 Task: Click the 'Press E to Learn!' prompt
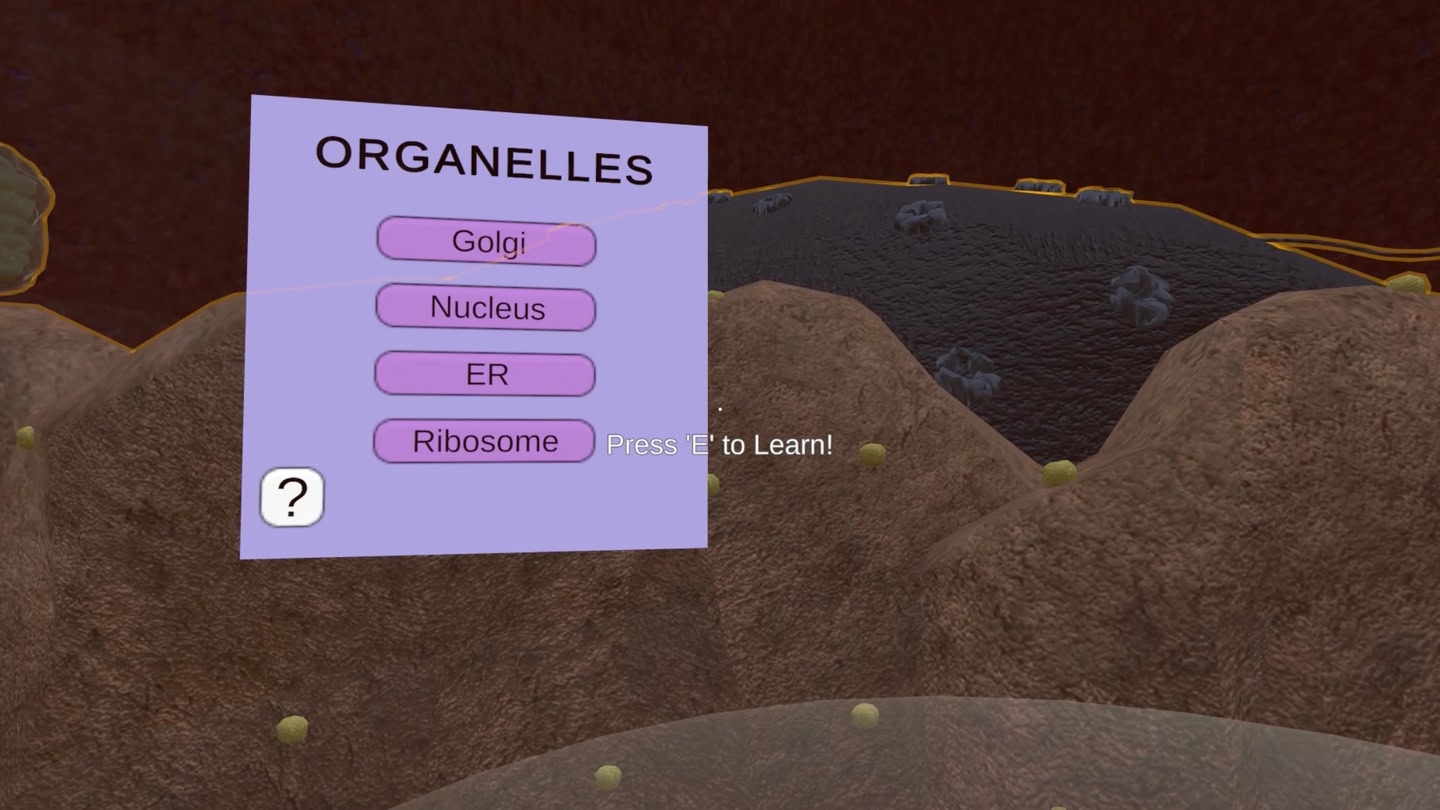click(x=719, y=444)
